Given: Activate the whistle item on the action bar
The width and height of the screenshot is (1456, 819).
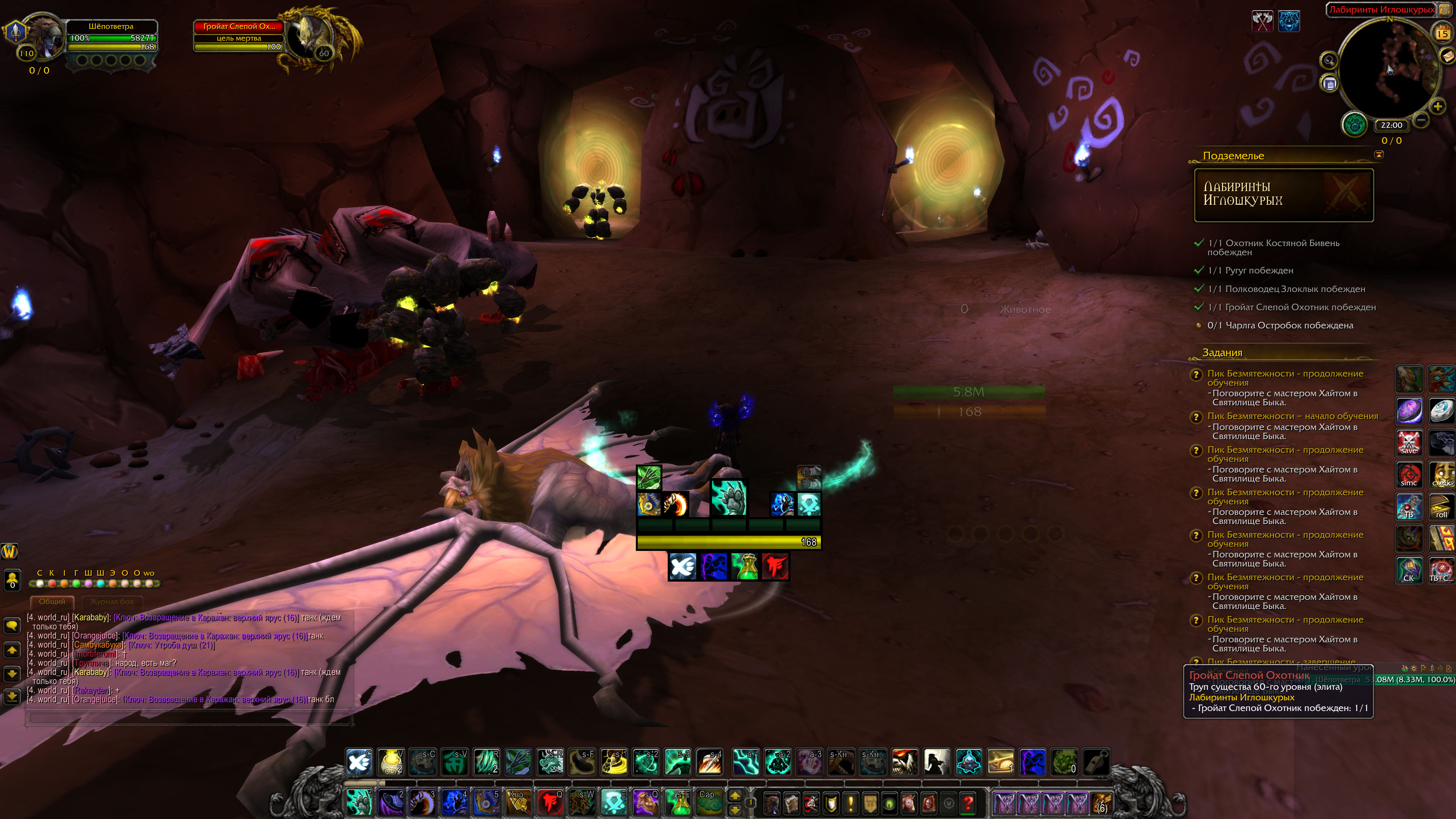Looking at the screenshot, I should [1096, 761].
